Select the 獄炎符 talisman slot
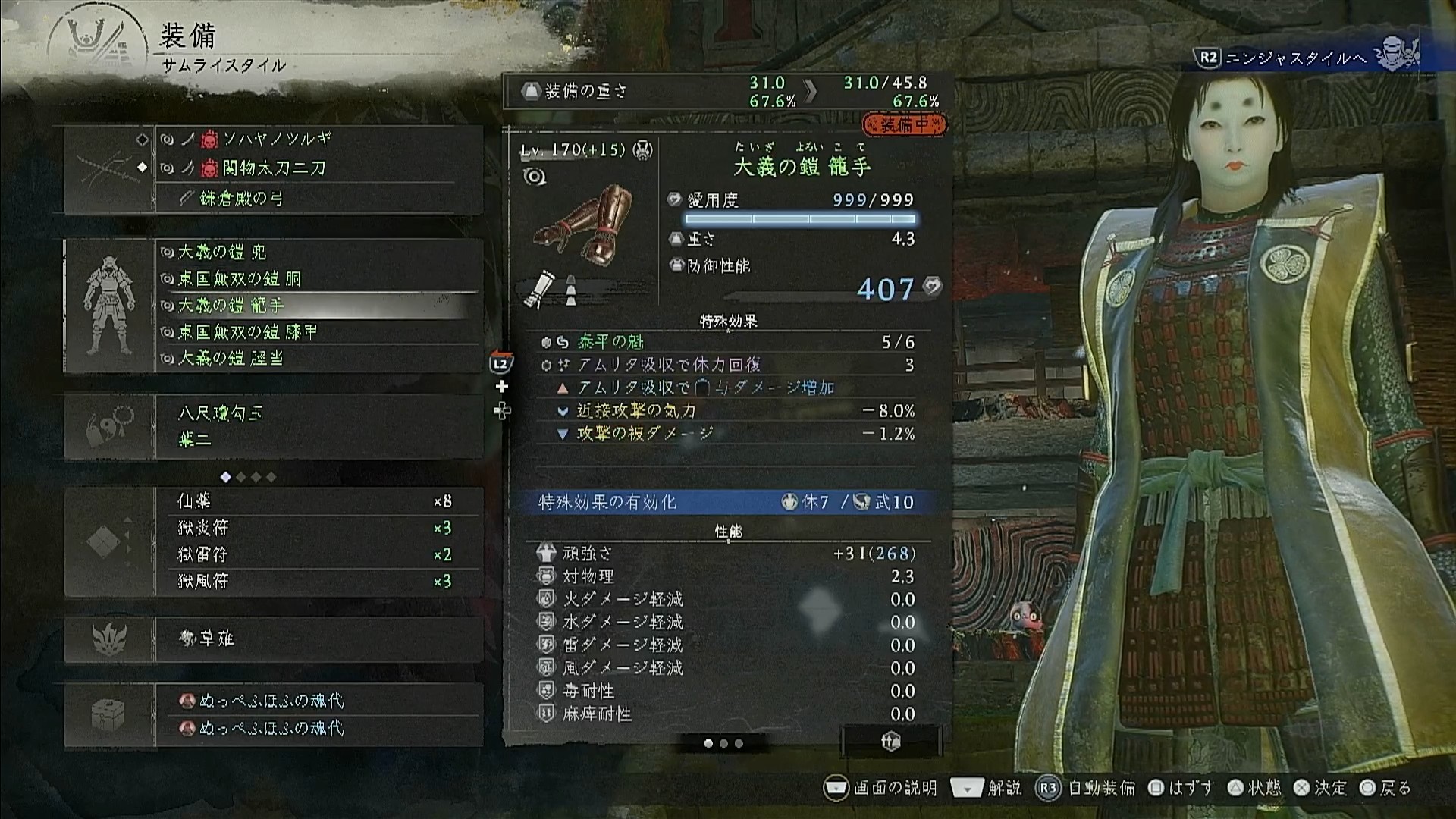The image size is (1456, 819). coord(317,528)
